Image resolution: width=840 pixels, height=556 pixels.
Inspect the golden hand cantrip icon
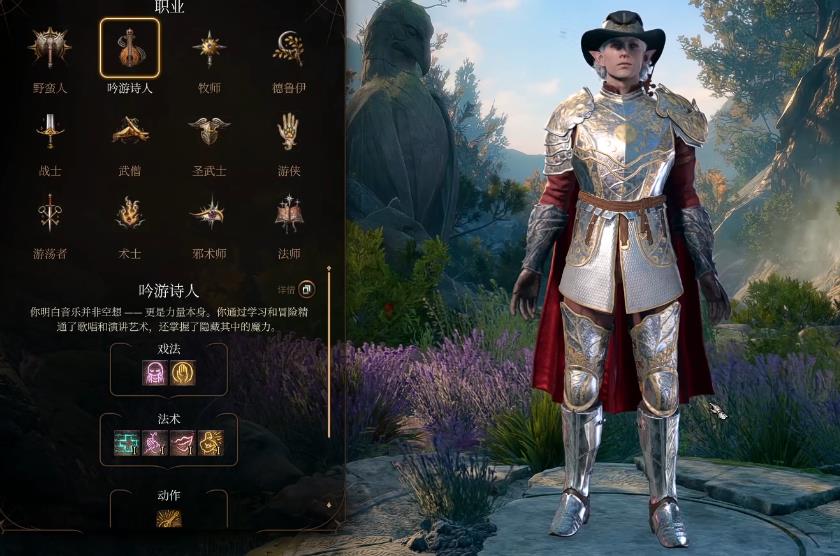tap(183, 373)
